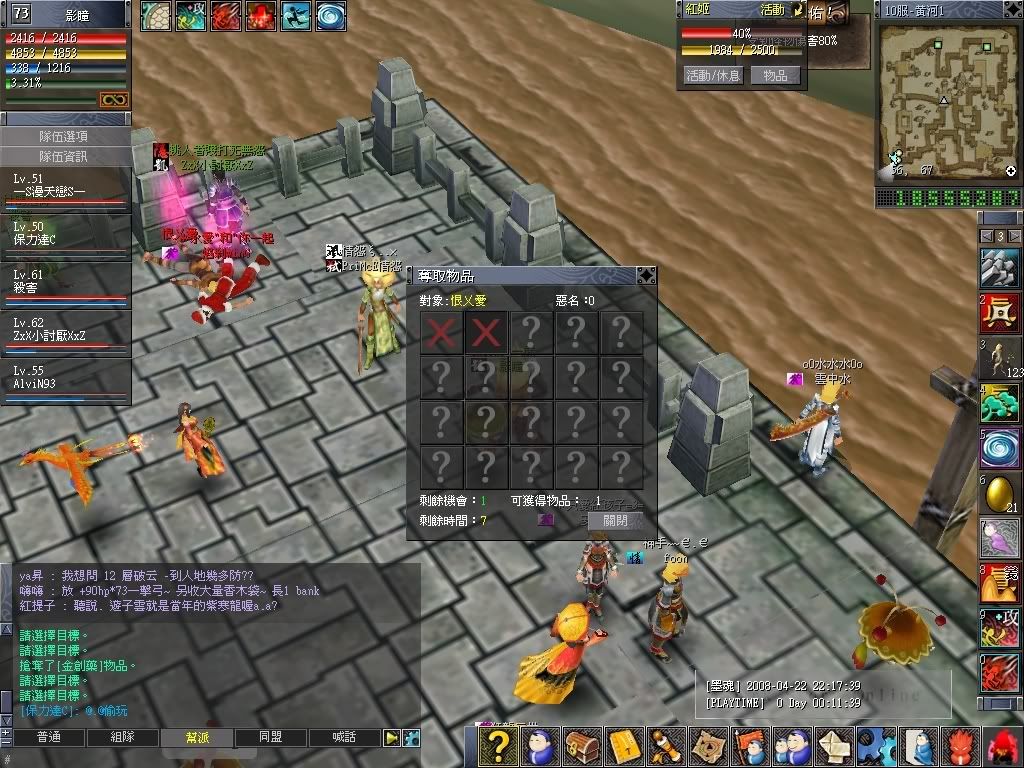
Task: Click the 活動/休息 pet button
Action: (x=713, y=75)
